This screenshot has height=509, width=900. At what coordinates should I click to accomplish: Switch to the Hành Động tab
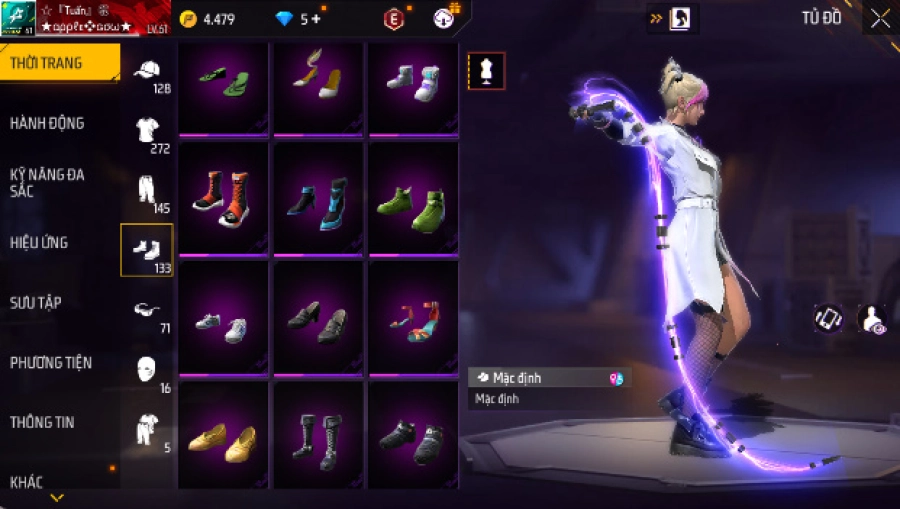point(47,123)
